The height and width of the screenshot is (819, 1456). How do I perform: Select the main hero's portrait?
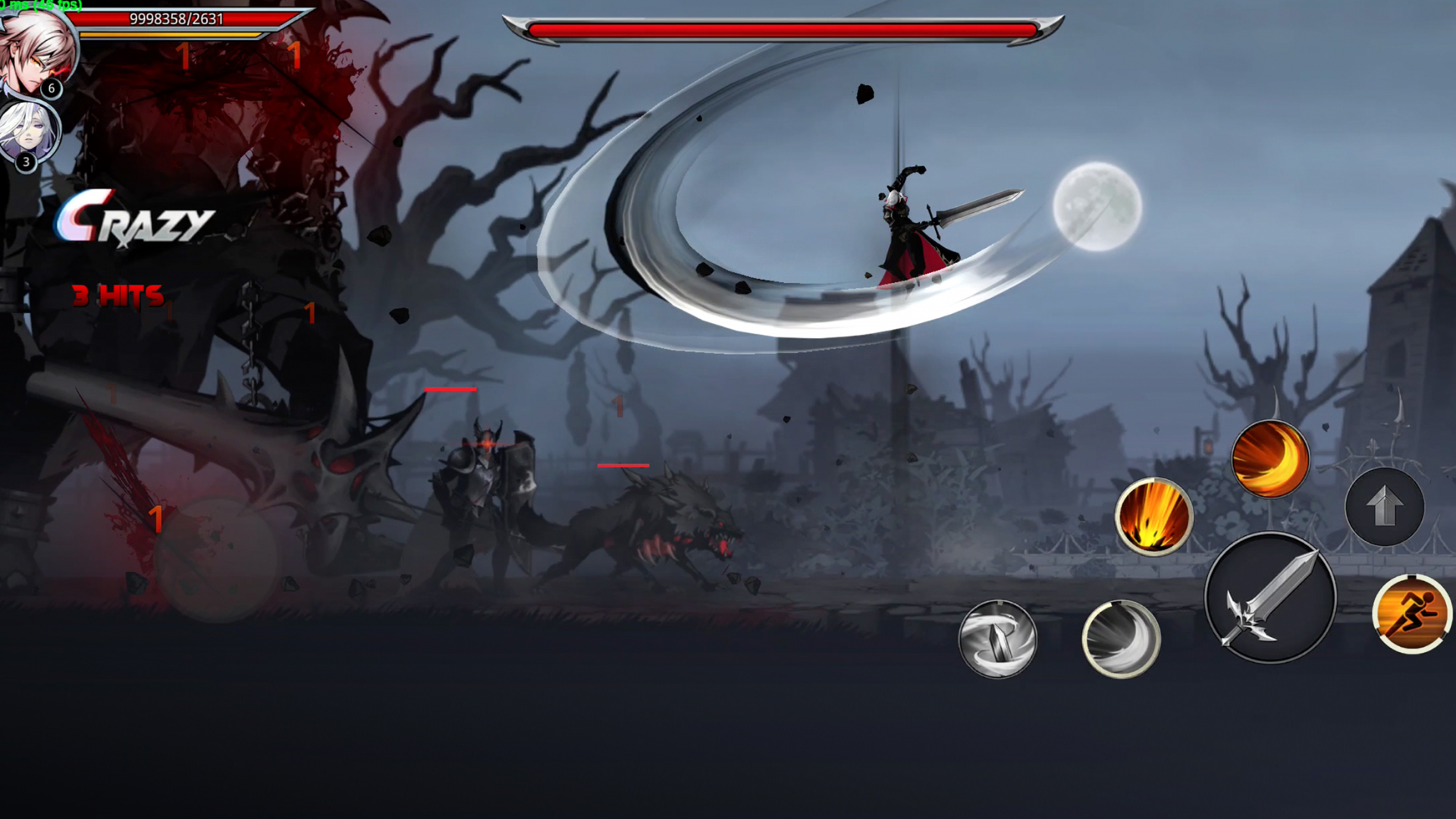(36, 47)
